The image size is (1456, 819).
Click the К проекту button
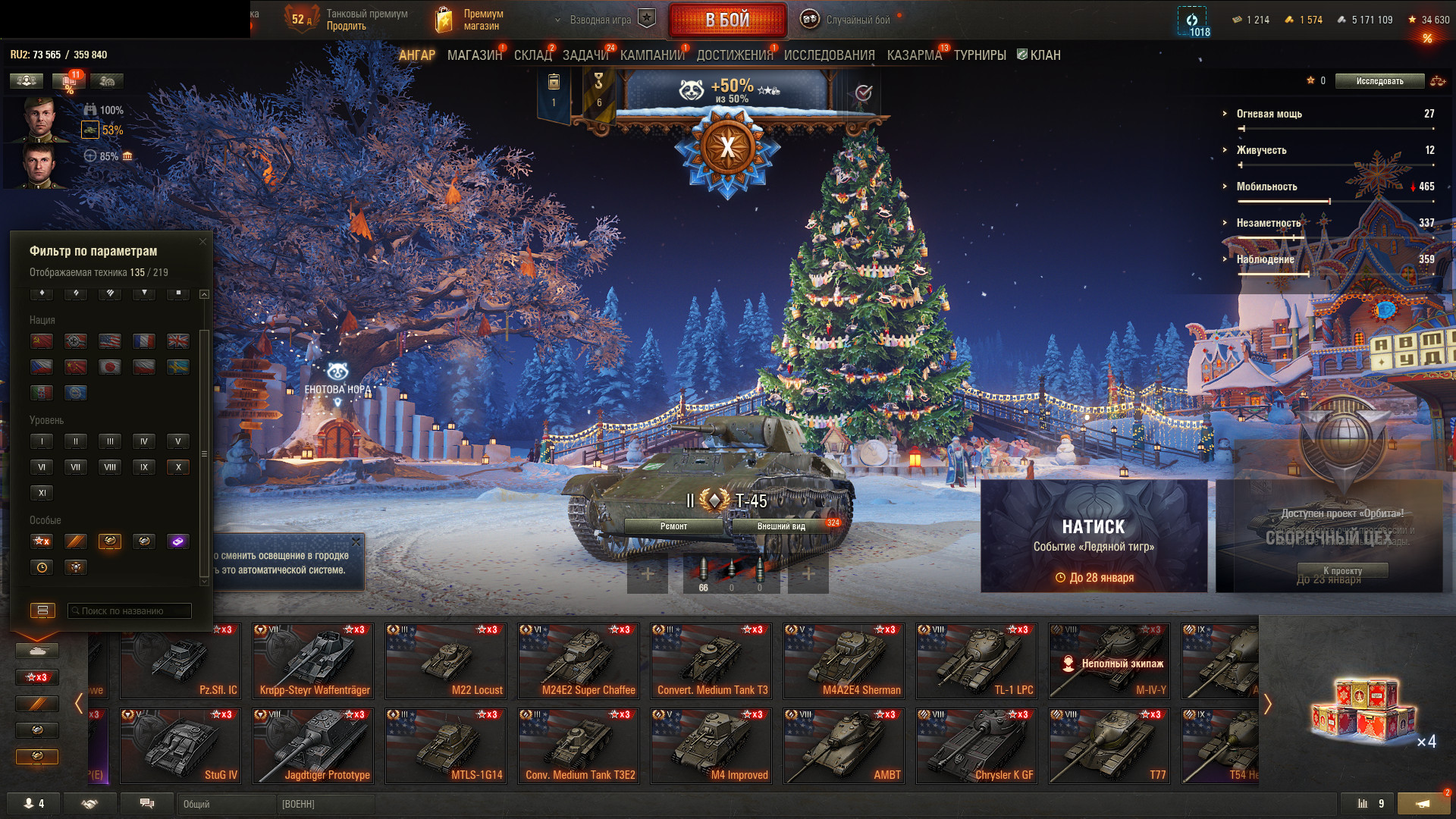[x=1342, y=571]
